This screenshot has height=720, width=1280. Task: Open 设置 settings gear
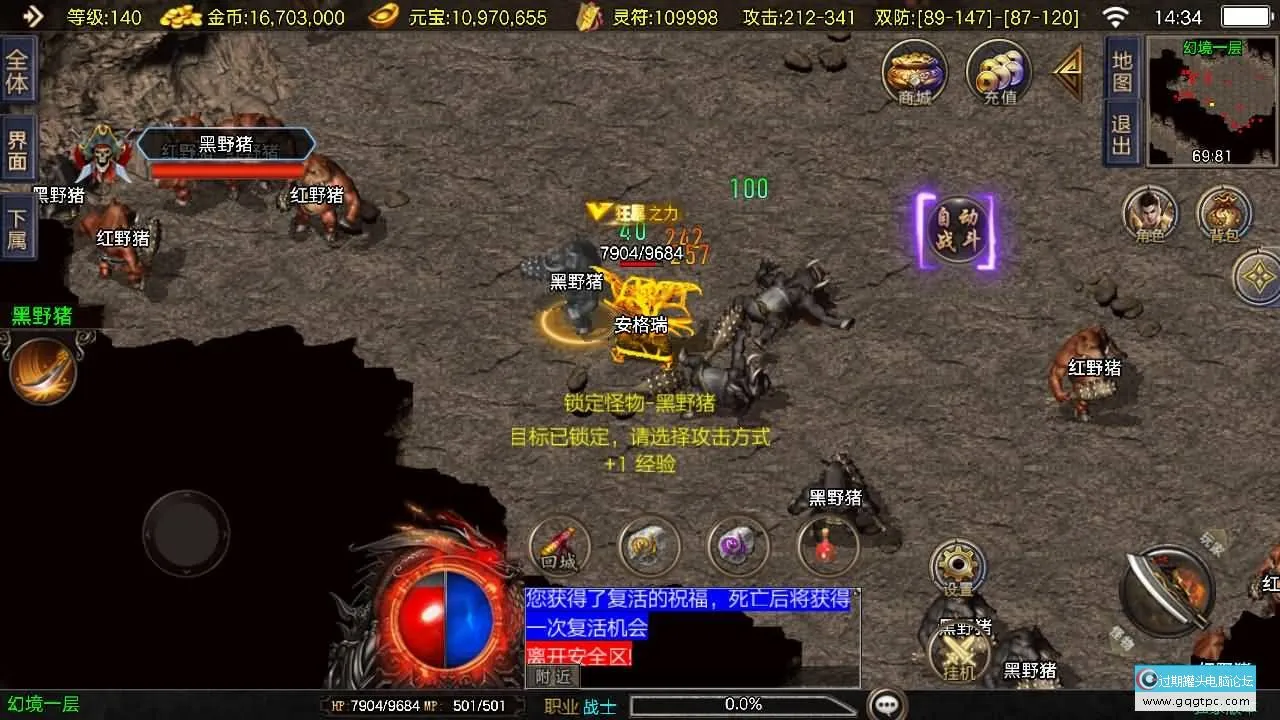[x=957, y=570]
